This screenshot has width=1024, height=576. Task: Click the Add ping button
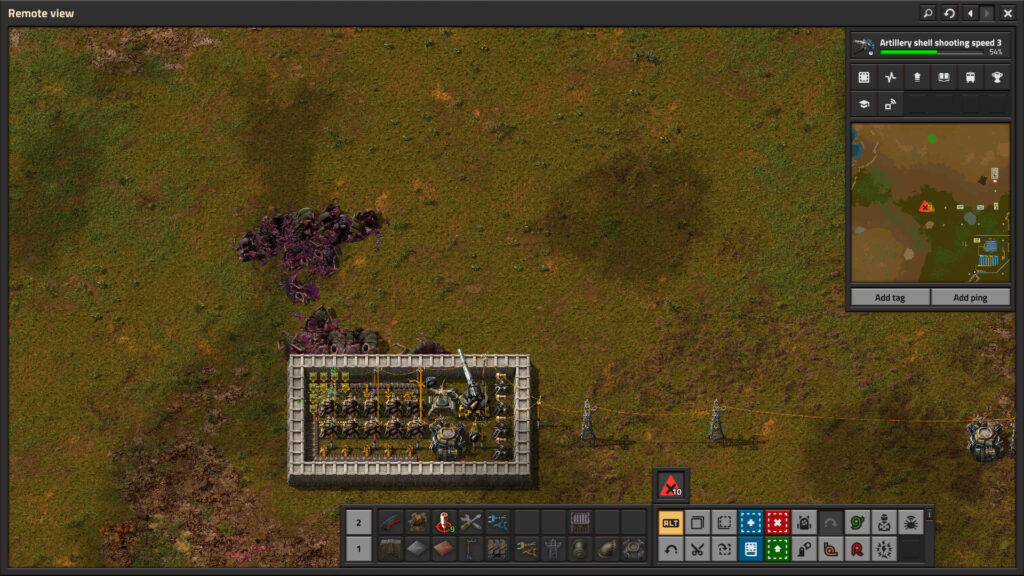(x=969, y=297)
